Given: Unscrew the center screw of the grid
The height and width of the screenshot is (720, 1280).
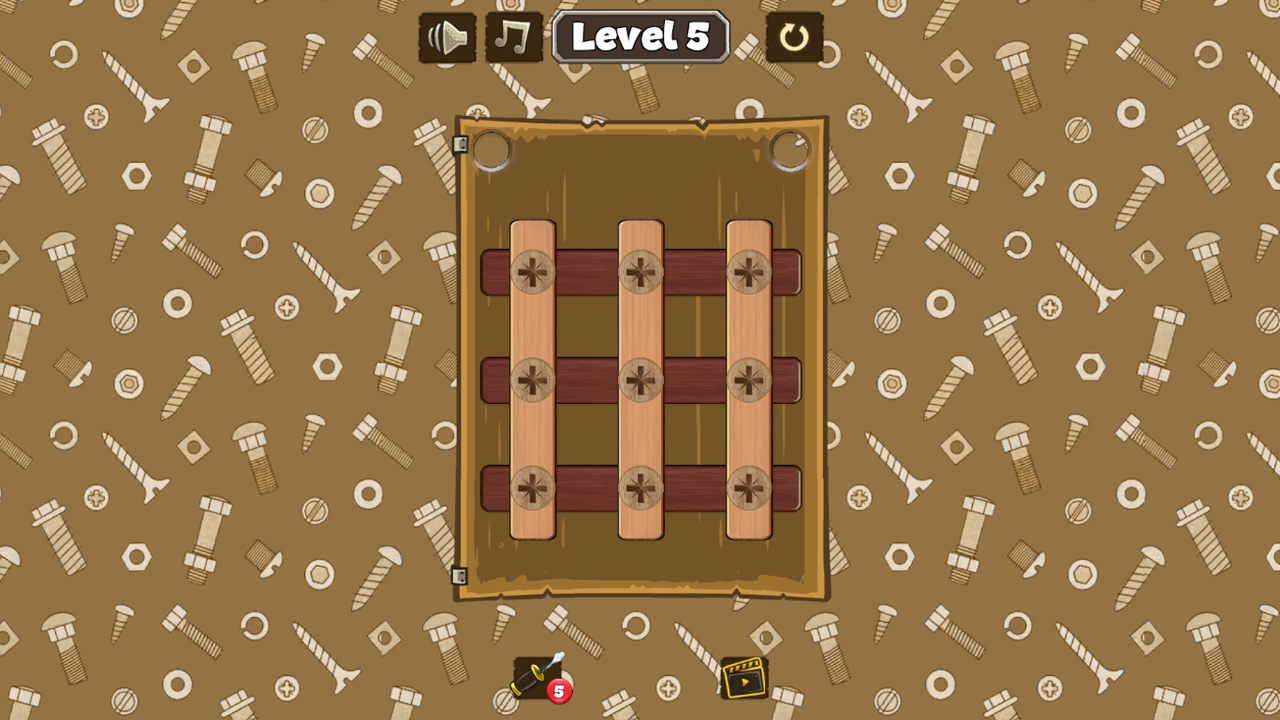Looking at the screenshot, I should pos(641,380).
